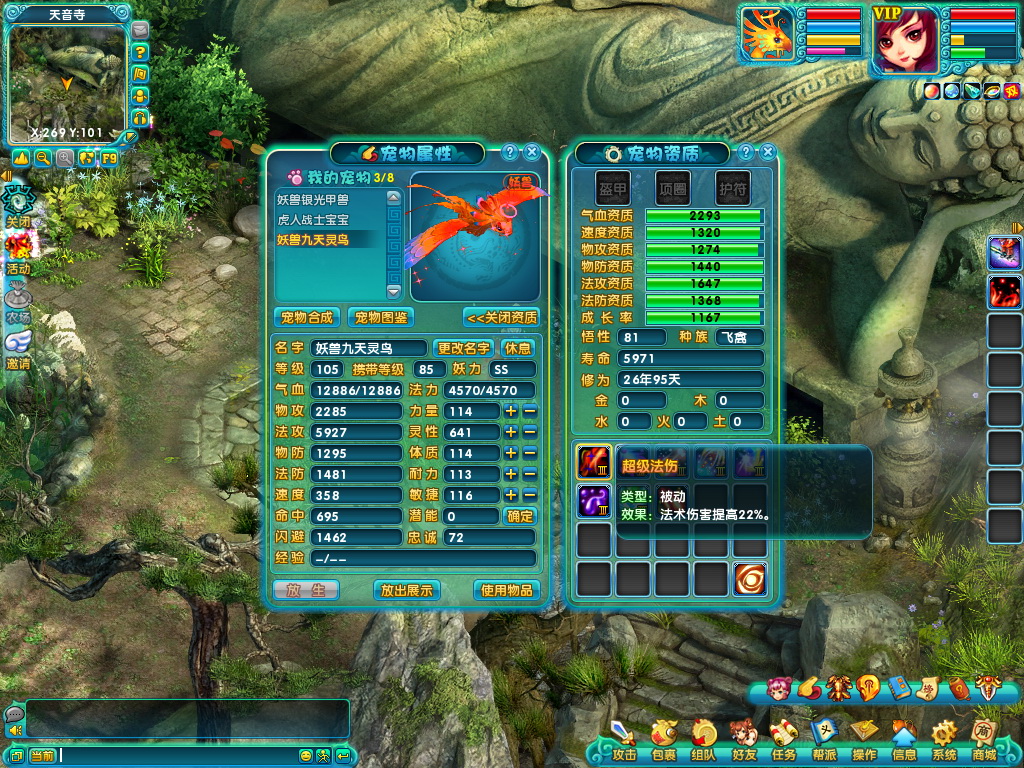Viewport: 1024px width, 768px height.
Task: Release the pet with 放生 button
Action: [x=306, y=590]
